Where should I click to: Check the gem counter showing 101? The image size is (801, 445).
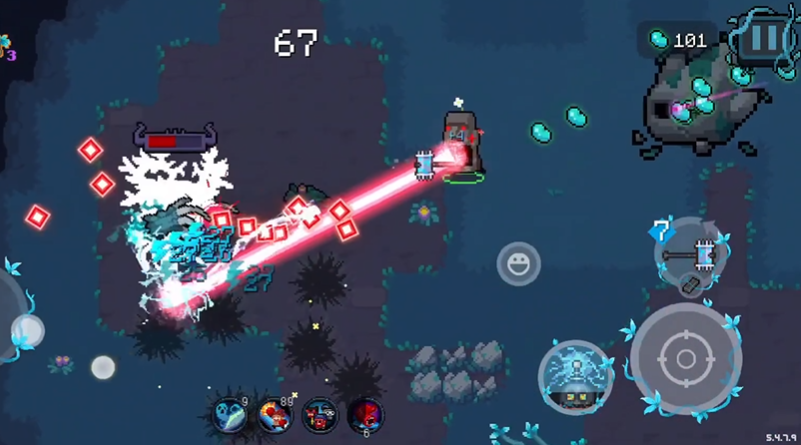coord(677,40)
